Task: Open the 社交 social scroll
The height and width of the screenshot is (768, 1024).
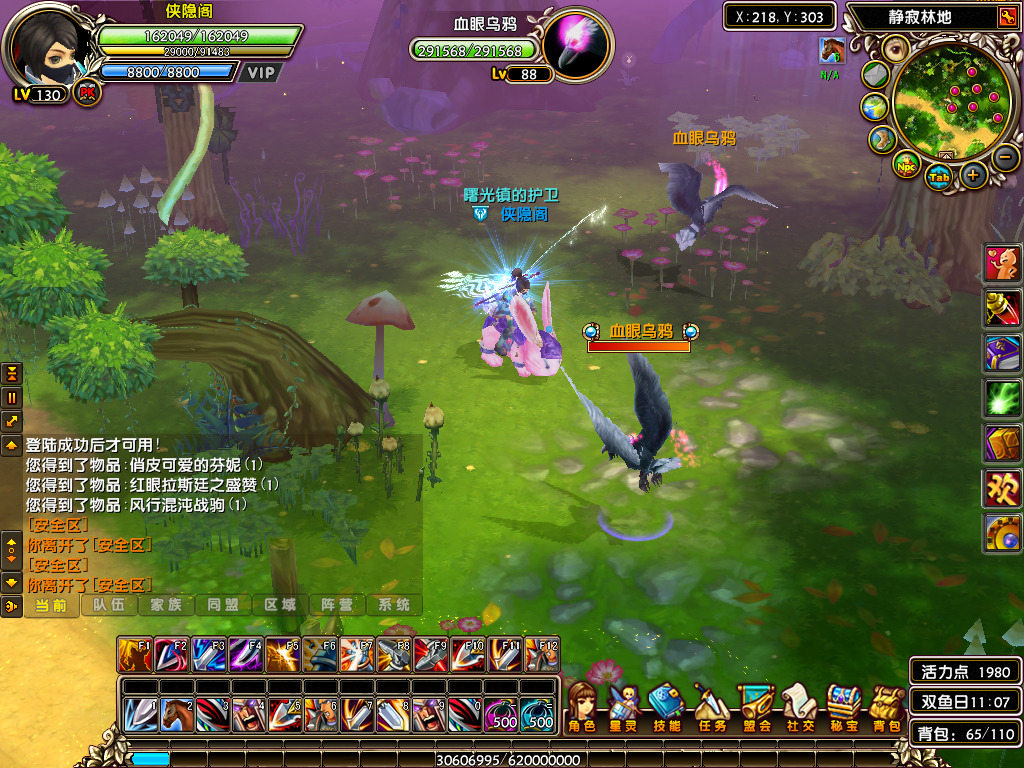Action: pos(799,707)
